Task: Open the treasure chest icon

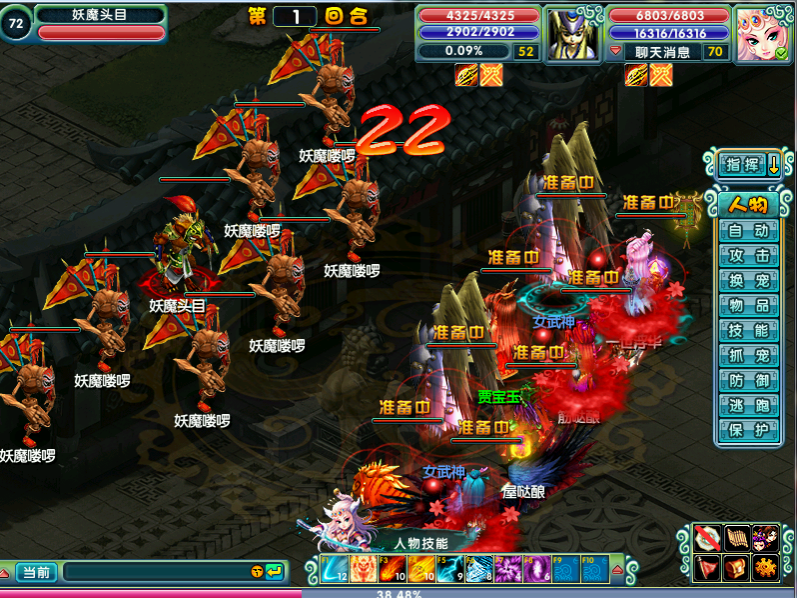Action: 737,567
